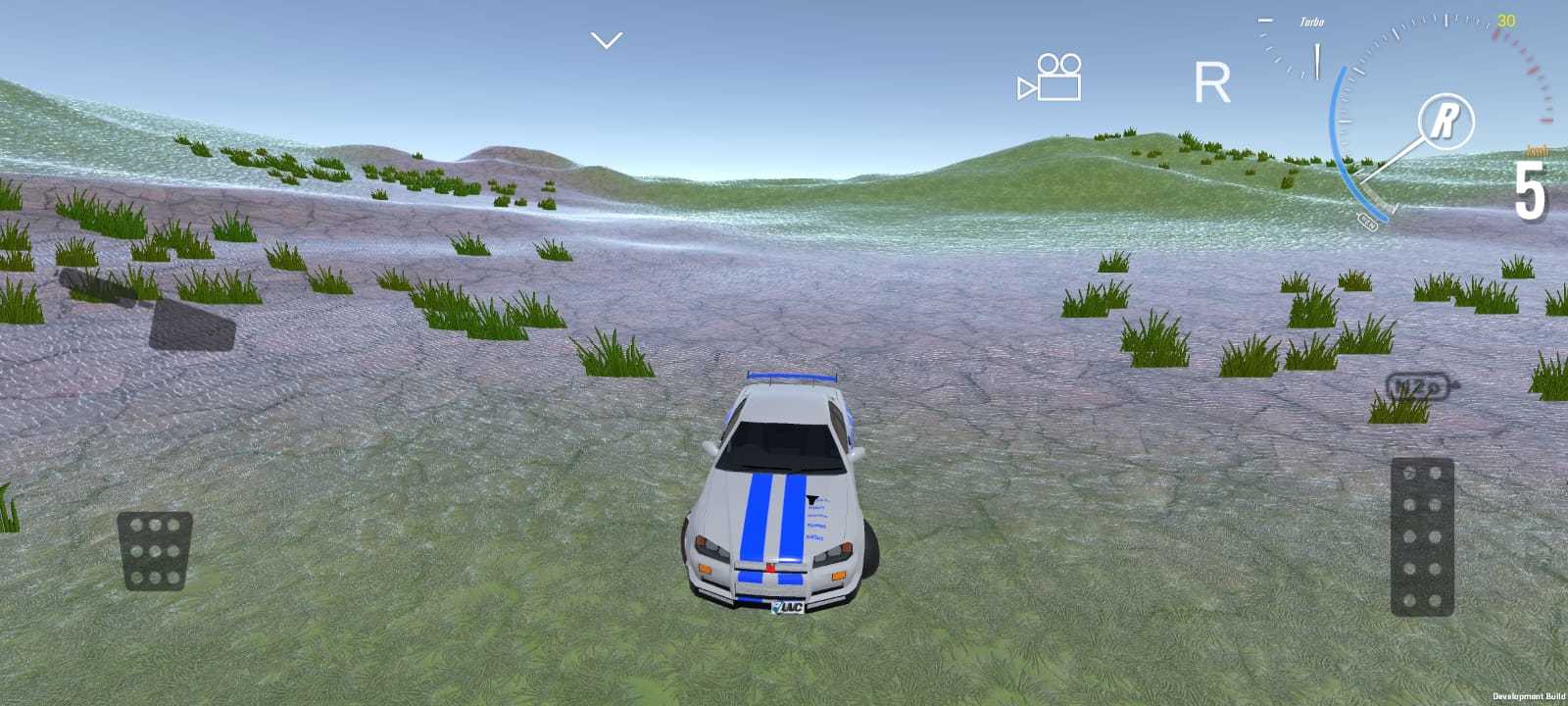Tap the km/h unit label
The image size is (1568, 706).
1535,149
